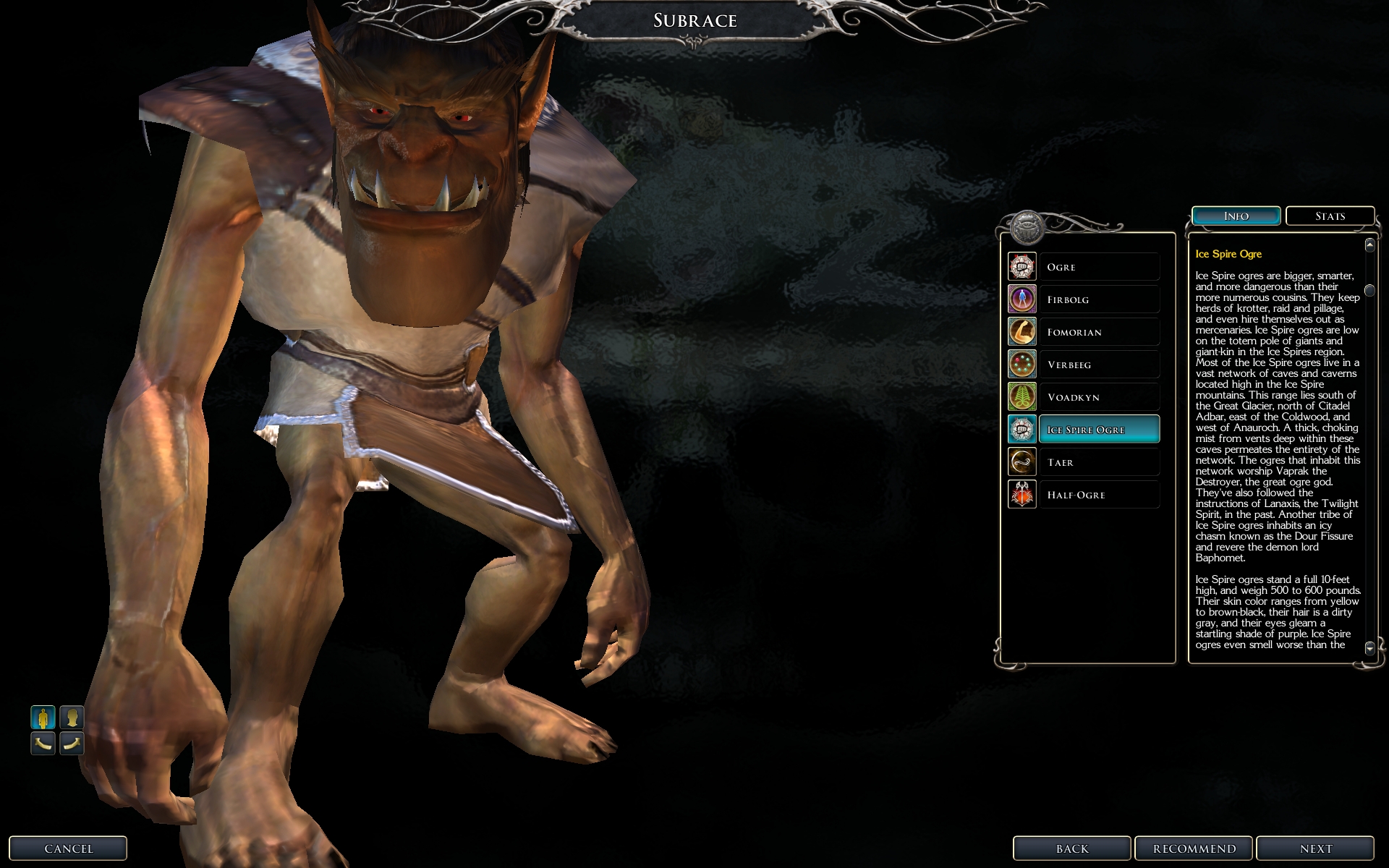1389x868 pixels.
Task: Show the full body view
Action: click(43, 718)
